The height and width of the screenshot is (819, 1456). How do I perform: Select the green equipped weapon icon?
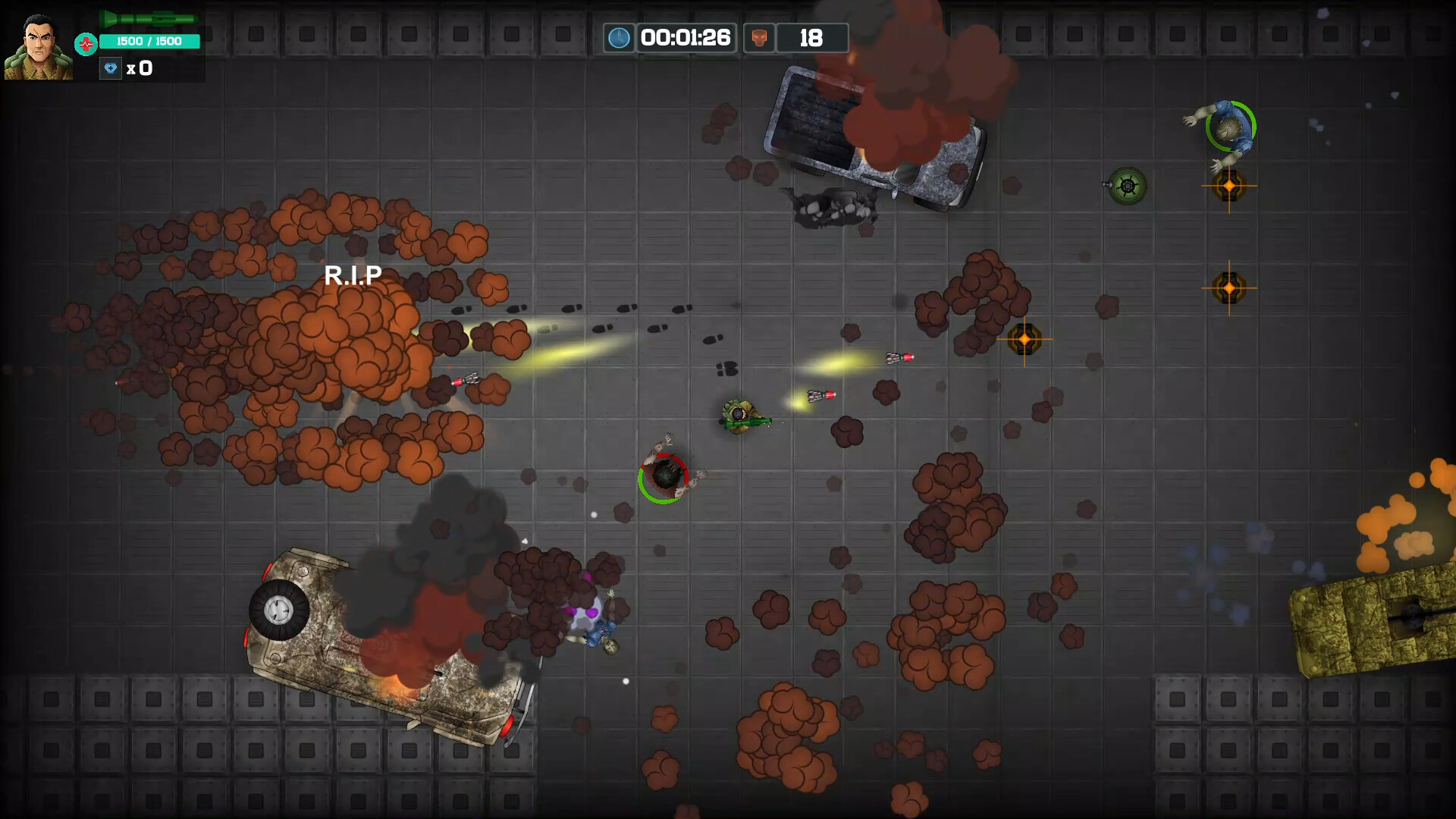click(x=149, y=18)
